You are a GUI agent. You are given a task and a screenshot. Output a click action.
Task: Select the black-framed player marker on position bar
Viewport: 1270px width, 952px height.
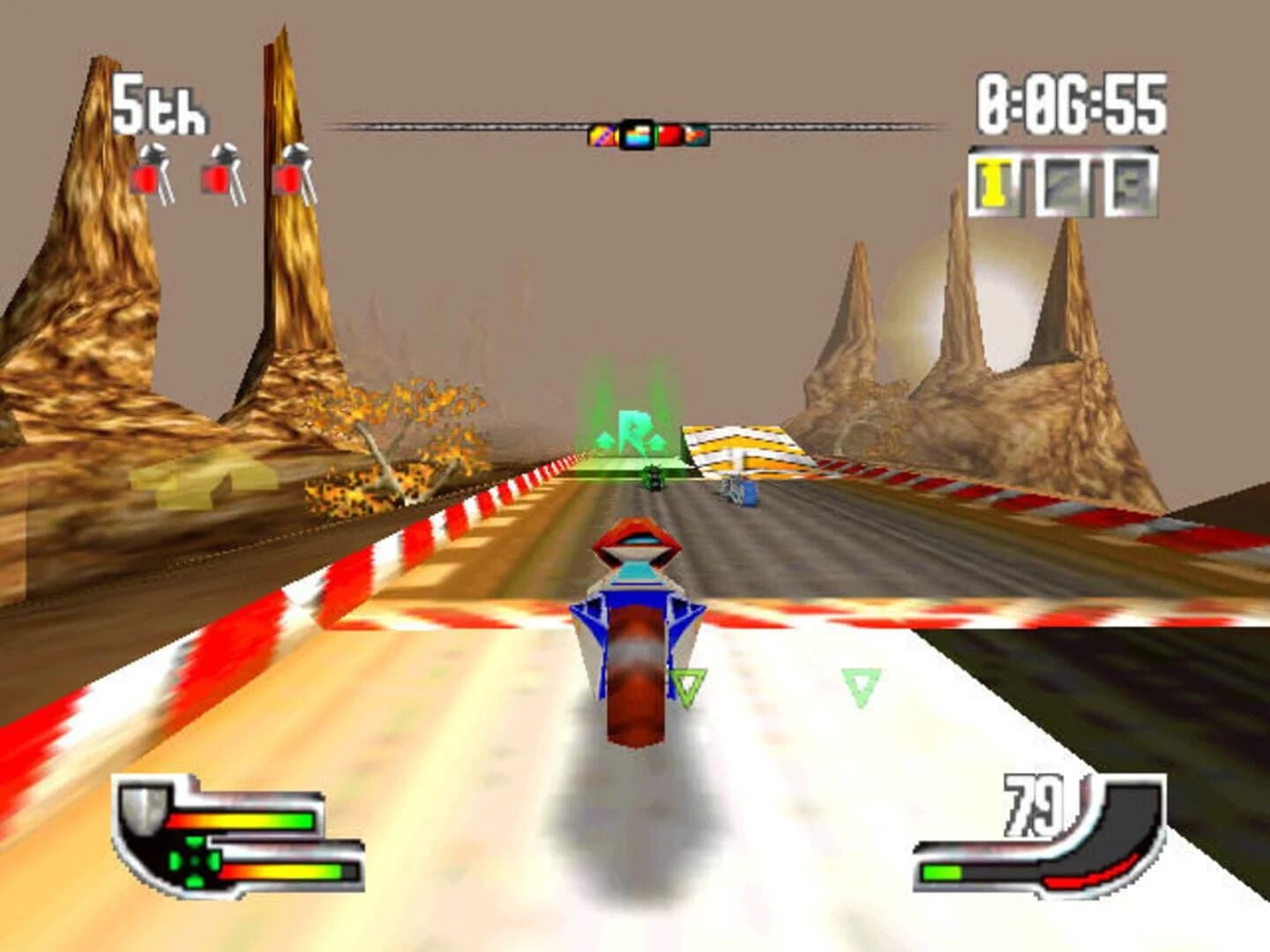tap(637, 134)
